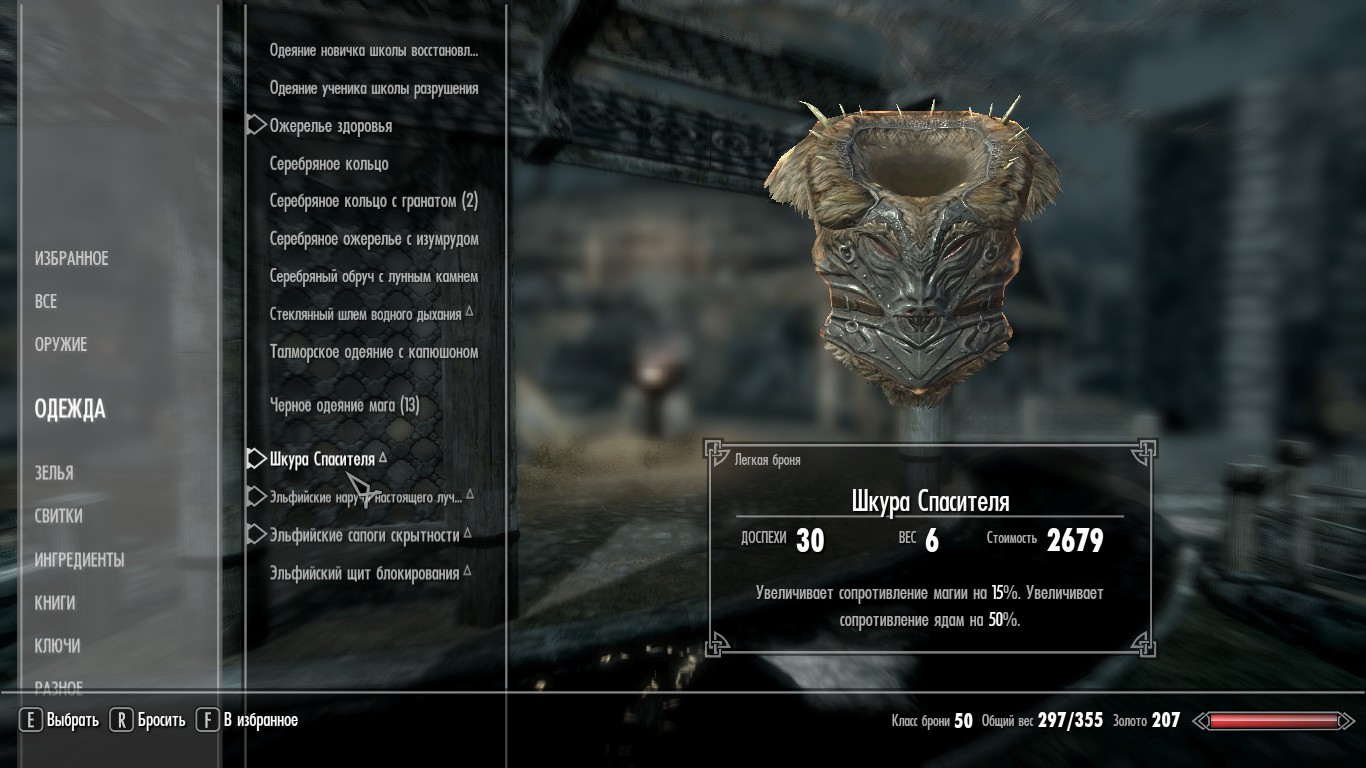Show the Оружие category
Viewport: 1366px width, 768px height.
click(61, 345)
